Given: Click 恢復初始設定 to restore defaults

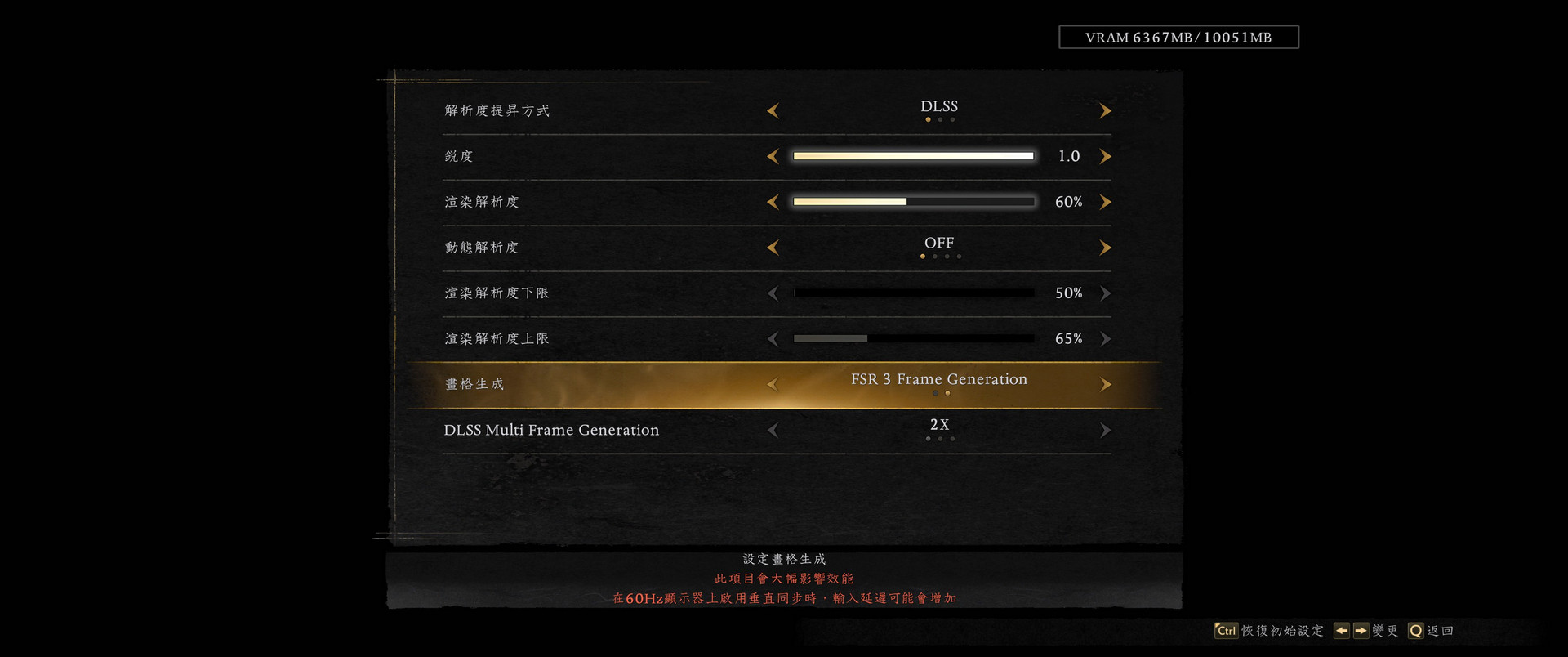Looking at the screenshot, I should [x=1281, y=631].
